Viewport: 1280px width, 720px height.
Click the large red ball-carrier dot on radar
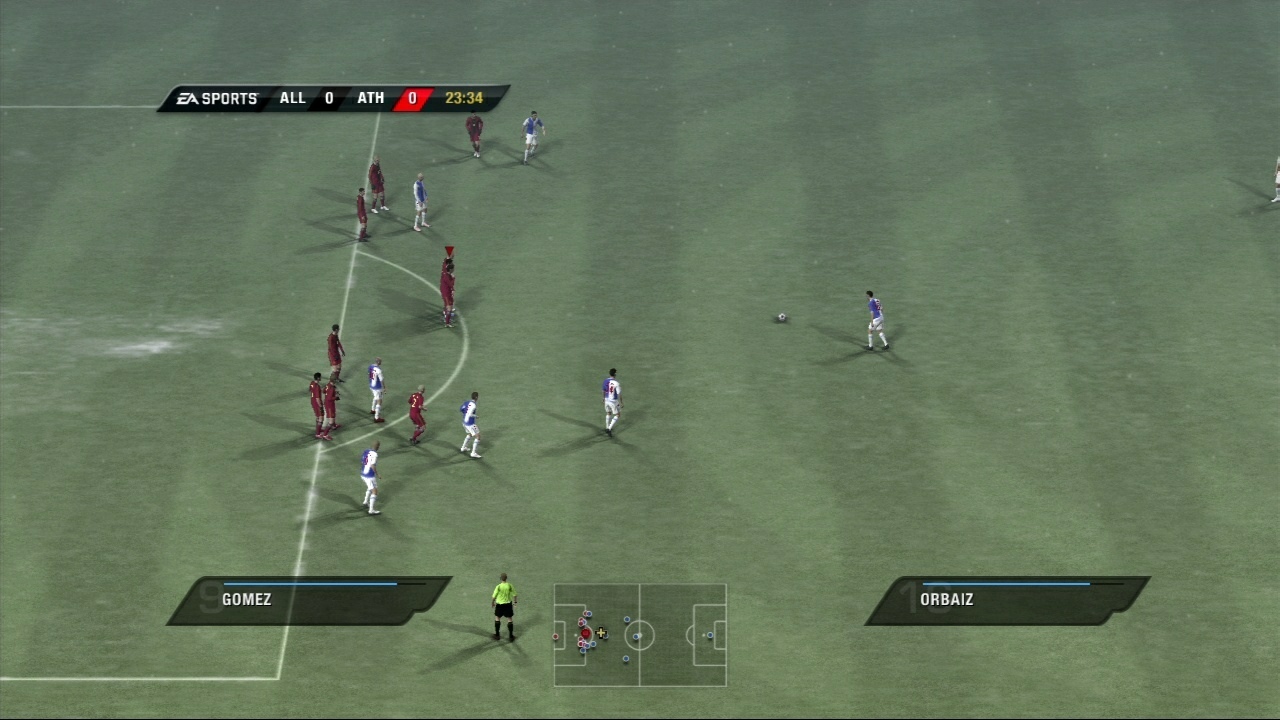(586, 633)
